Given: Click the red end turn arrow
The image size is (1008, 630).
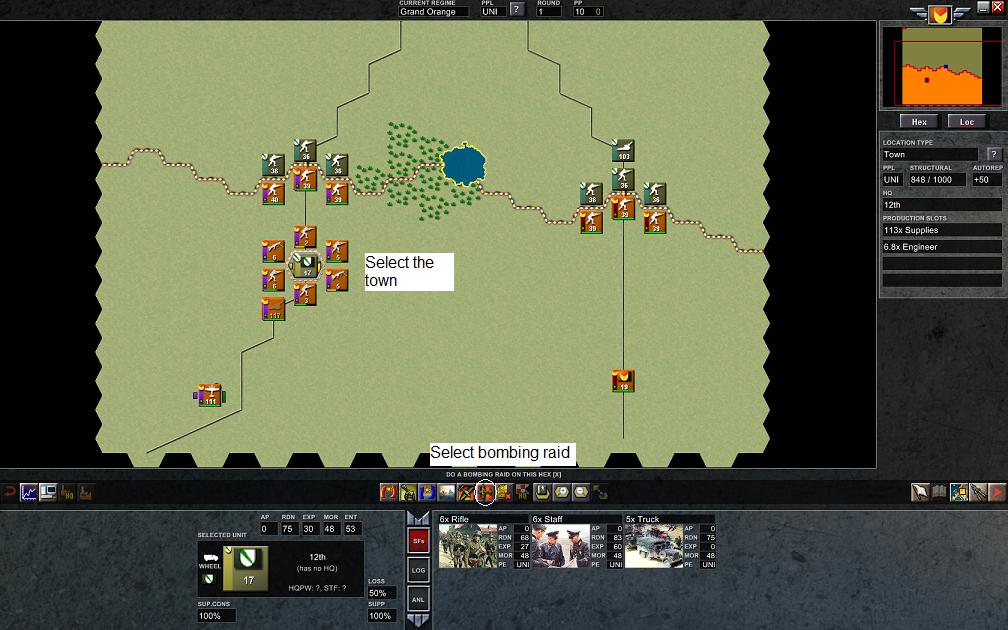Looking at the screenshot, I should [x=997, y=492].
